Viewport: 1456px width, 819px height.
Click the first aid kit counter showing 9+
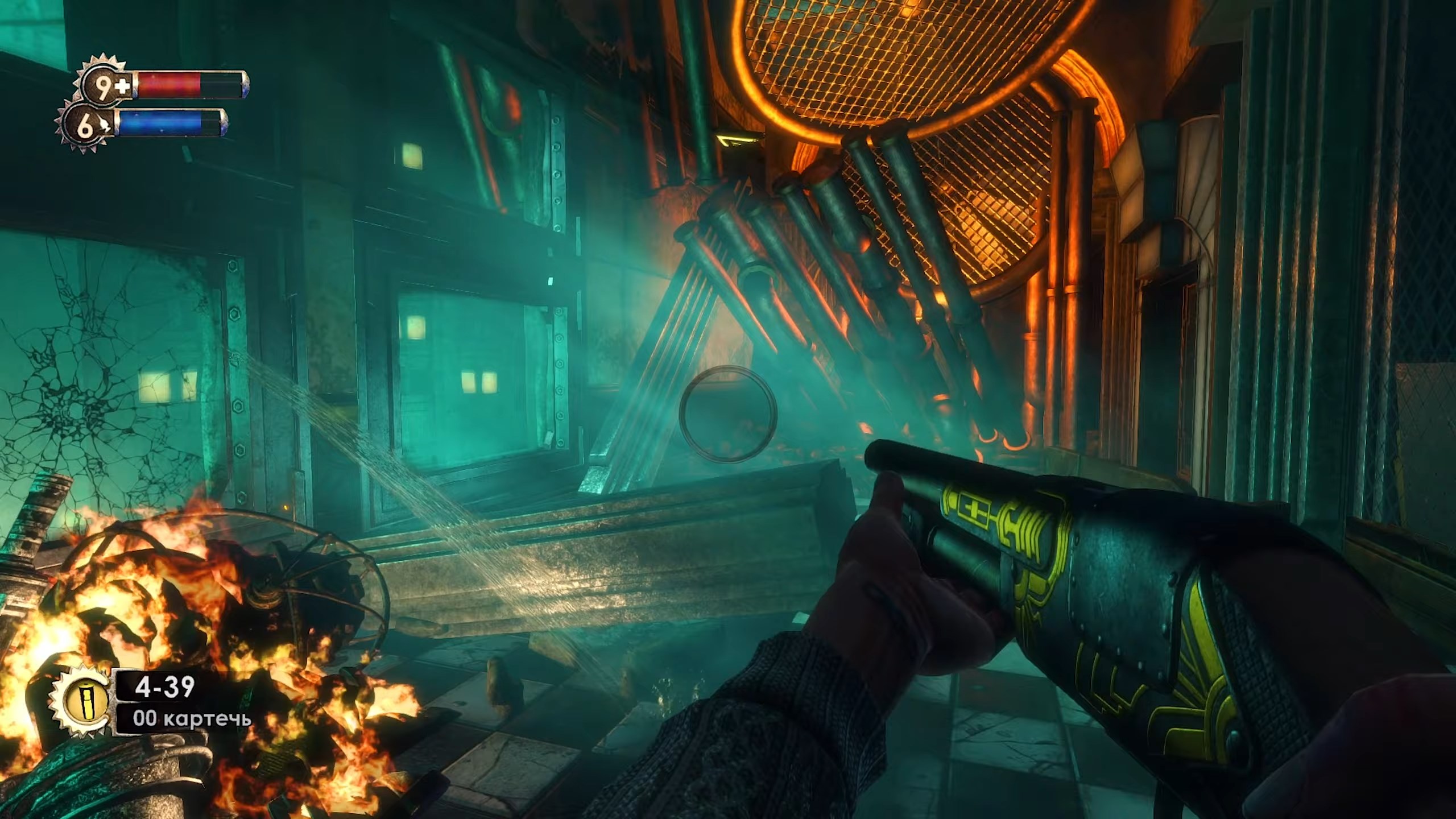coord(103,86)
